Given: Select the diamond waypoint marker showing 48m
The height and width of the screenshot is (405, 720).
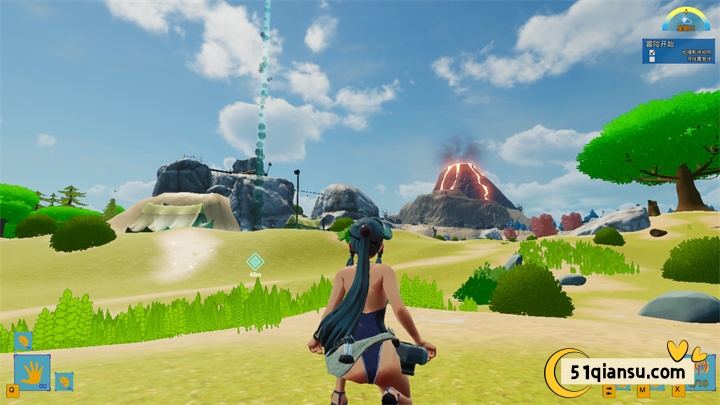Looking at the screenshot, I should (255, 261).
